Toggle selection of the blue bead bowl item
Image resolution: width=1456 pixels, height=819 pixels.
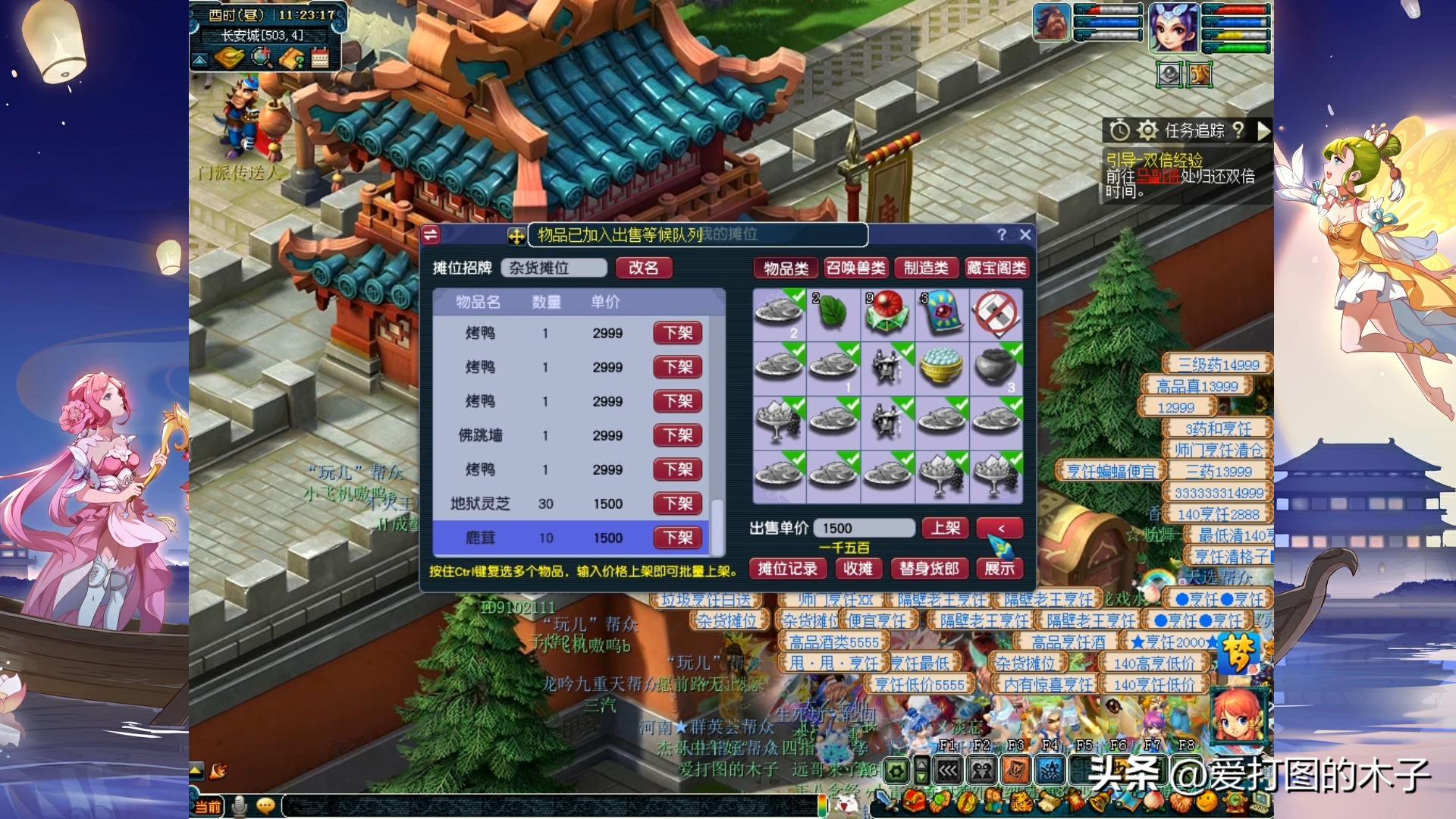[x=943, y=366]
